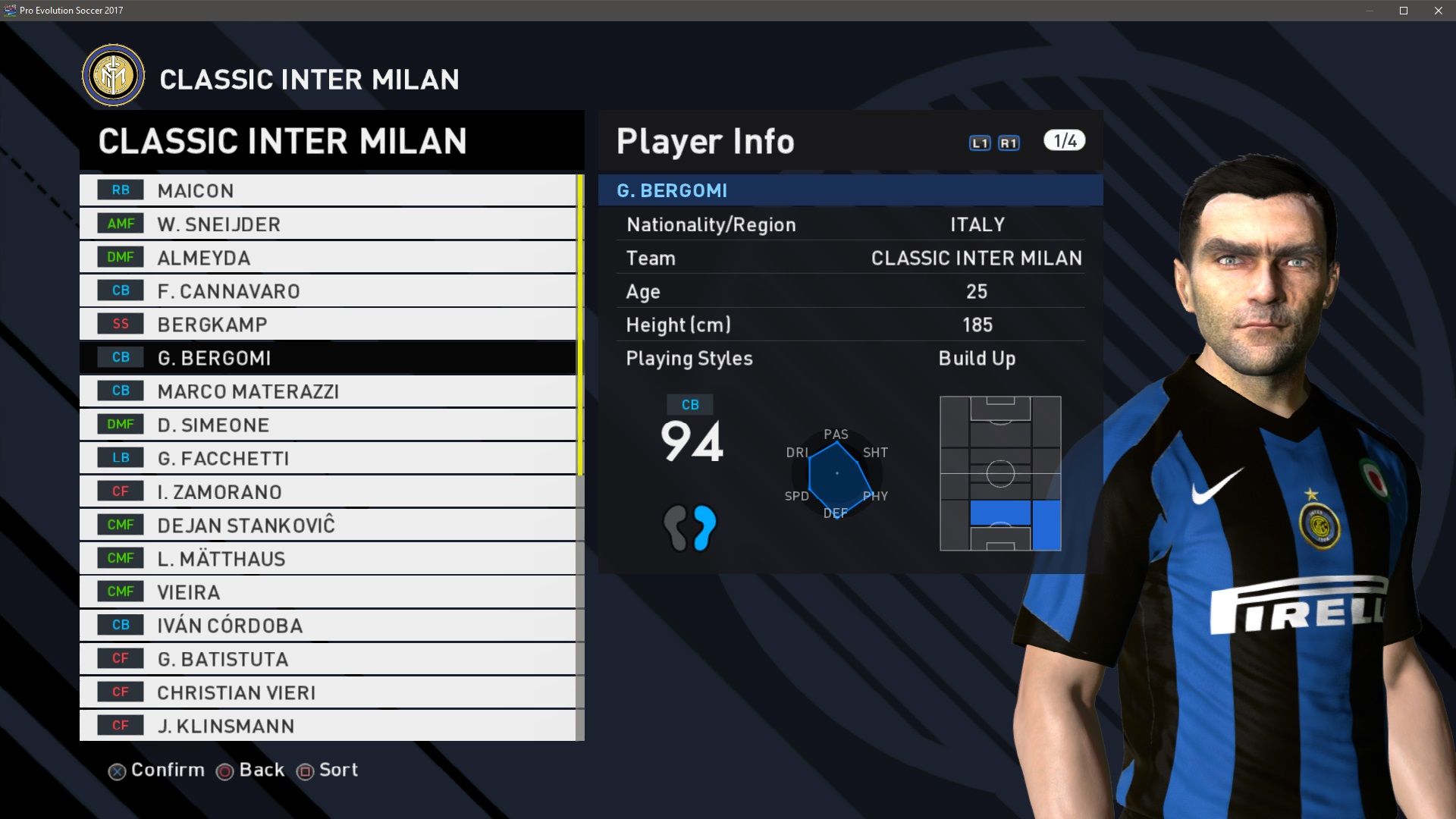Close the game window

1439,11
